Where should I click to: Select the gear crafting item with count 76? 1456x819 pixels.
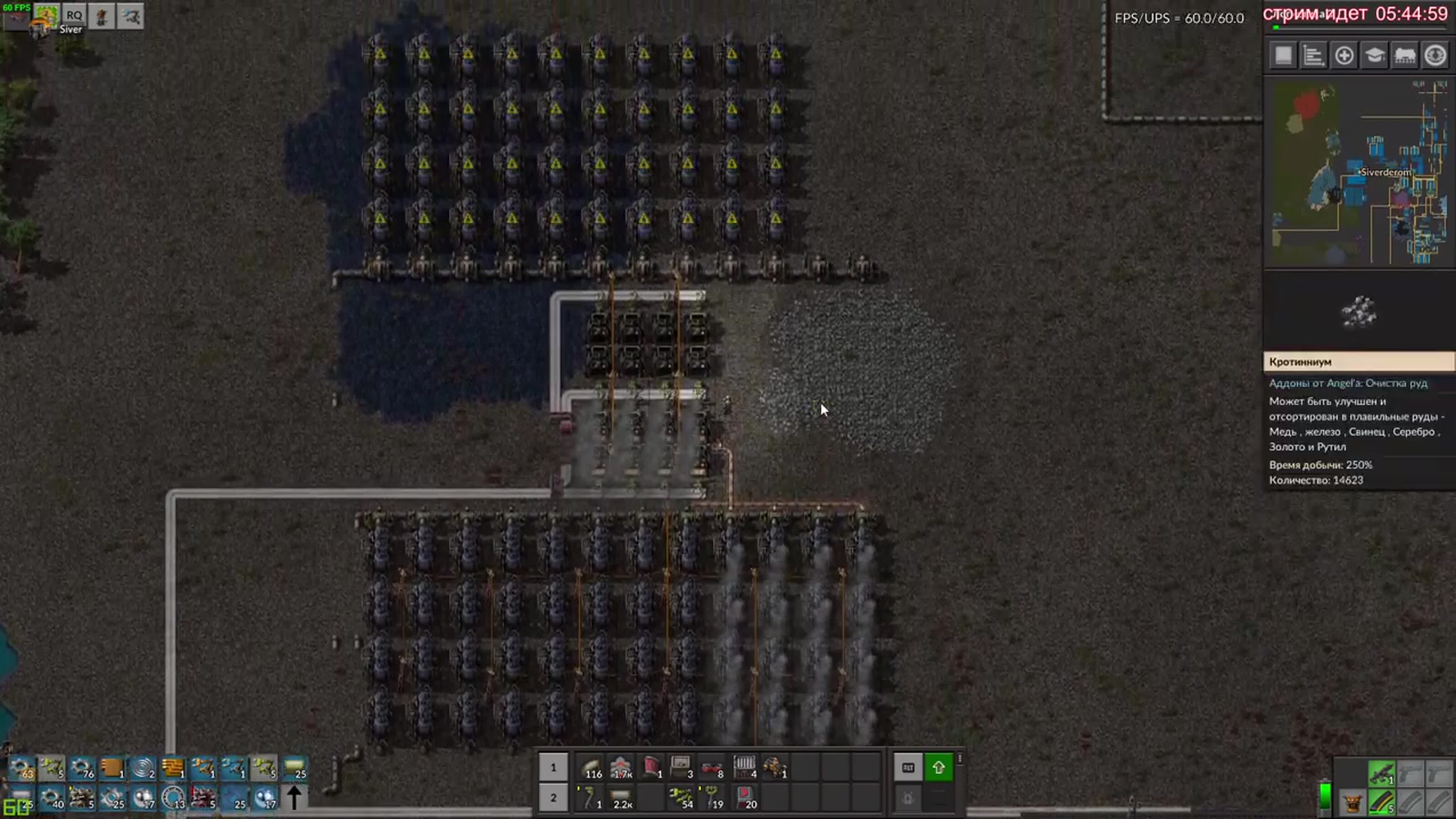[82, 768]
